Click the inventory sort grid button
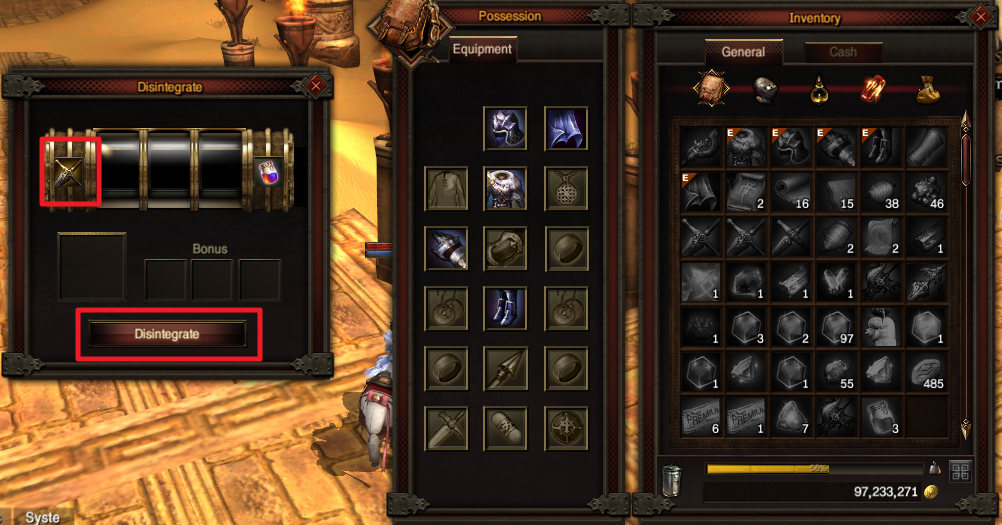 pyautogui.click(x=960, y=471)
